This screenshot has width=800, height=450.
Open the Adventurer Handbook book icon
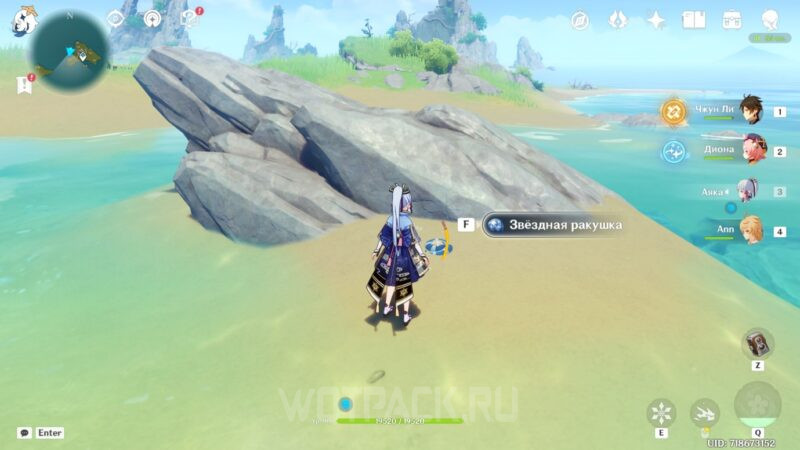pos(694,20)
